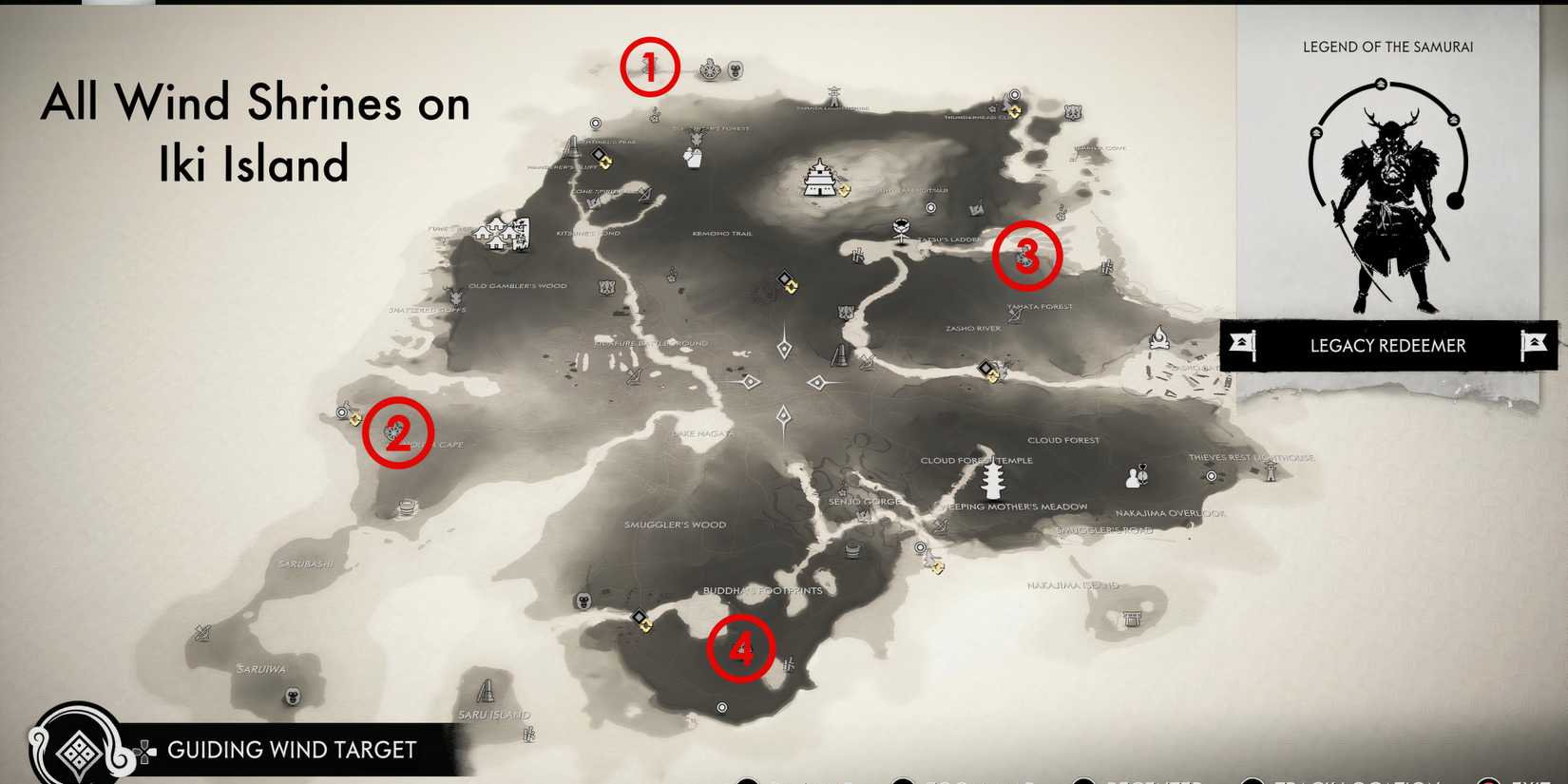Click wind shrine marker 2 near Obara Cape

[397, 430]
